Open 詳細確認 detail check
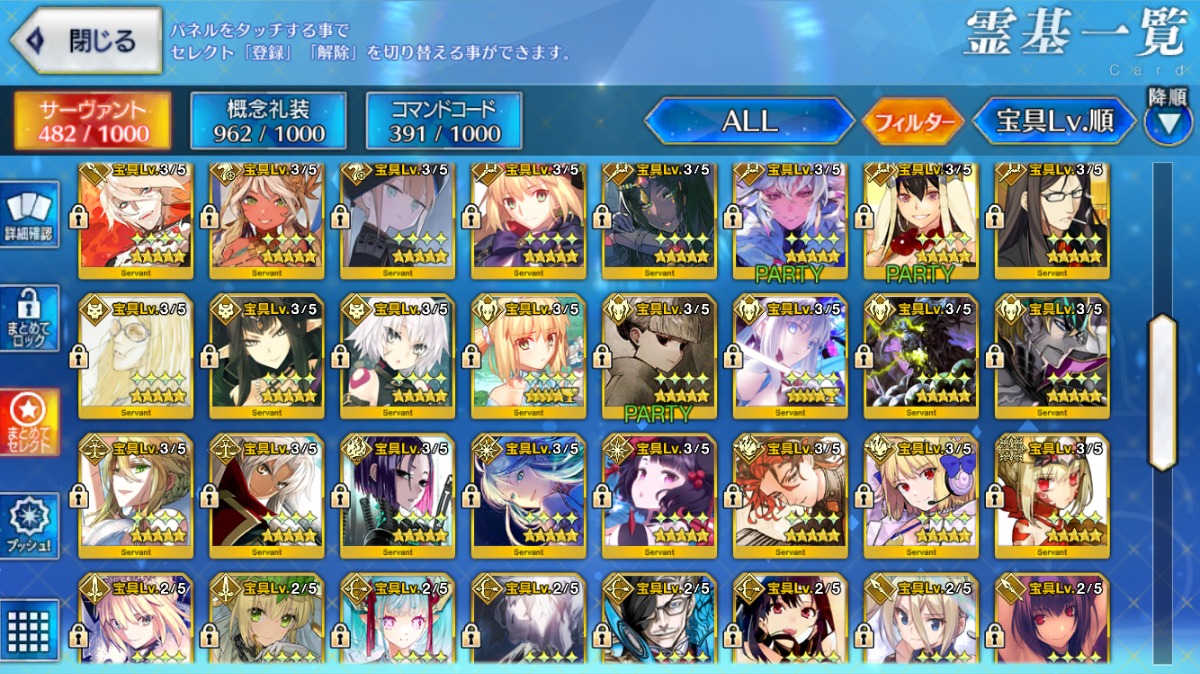 point(29,215)
